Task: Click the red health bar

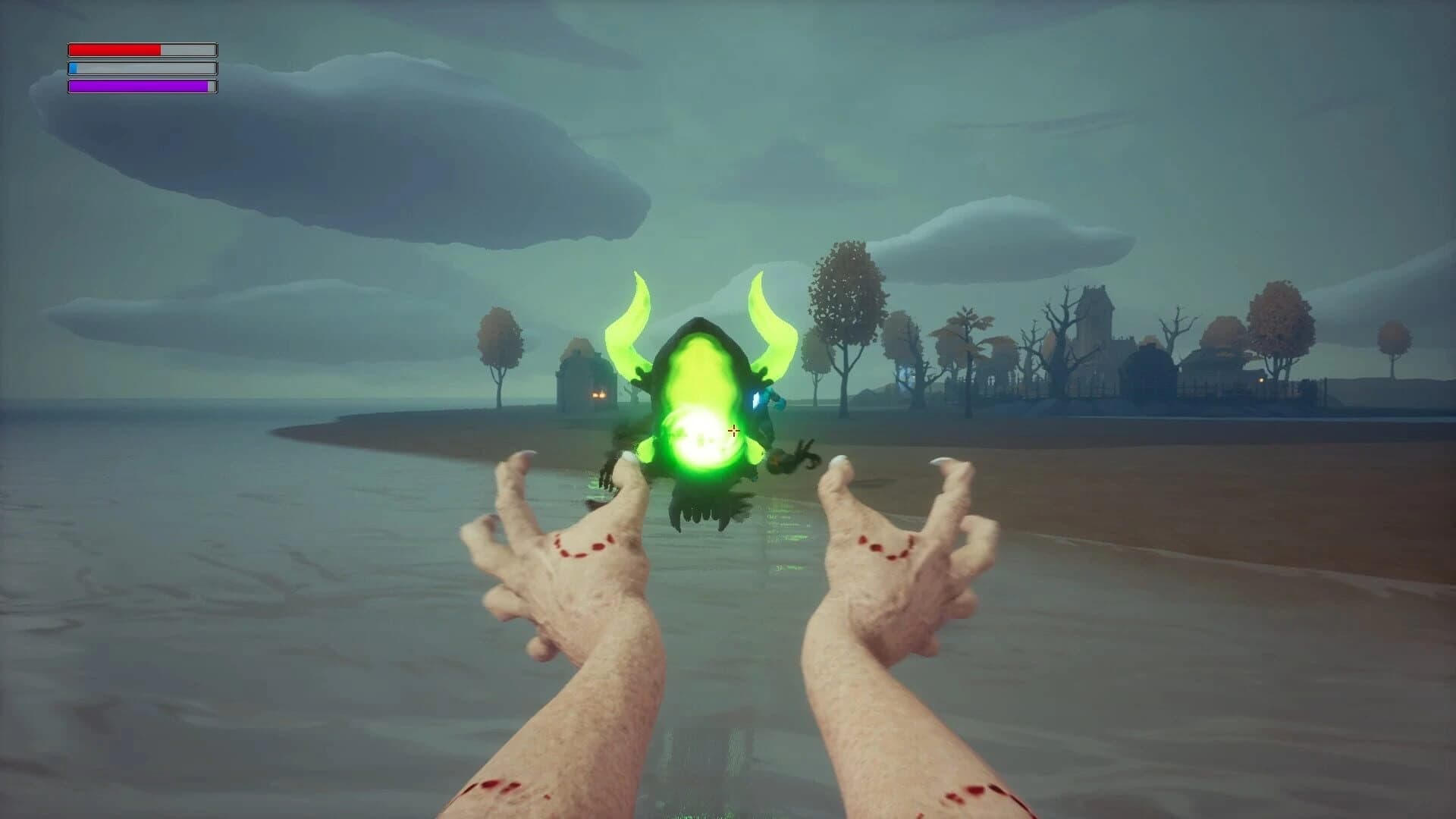Action: pyautogui.click(x=114, y=50)
